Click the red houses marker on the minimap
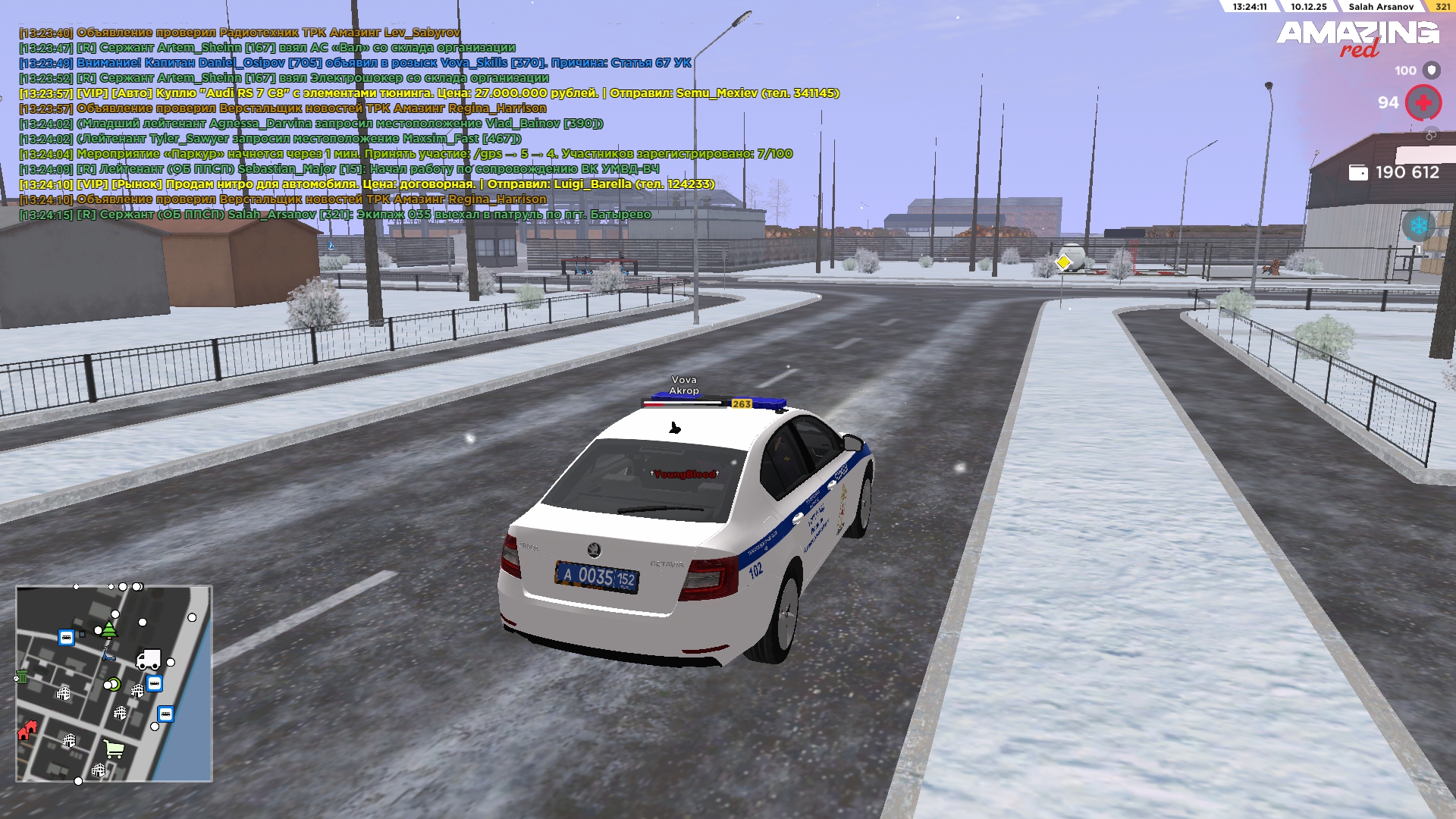This screenshot has height=819, width=1456. [x=27, y=730]
